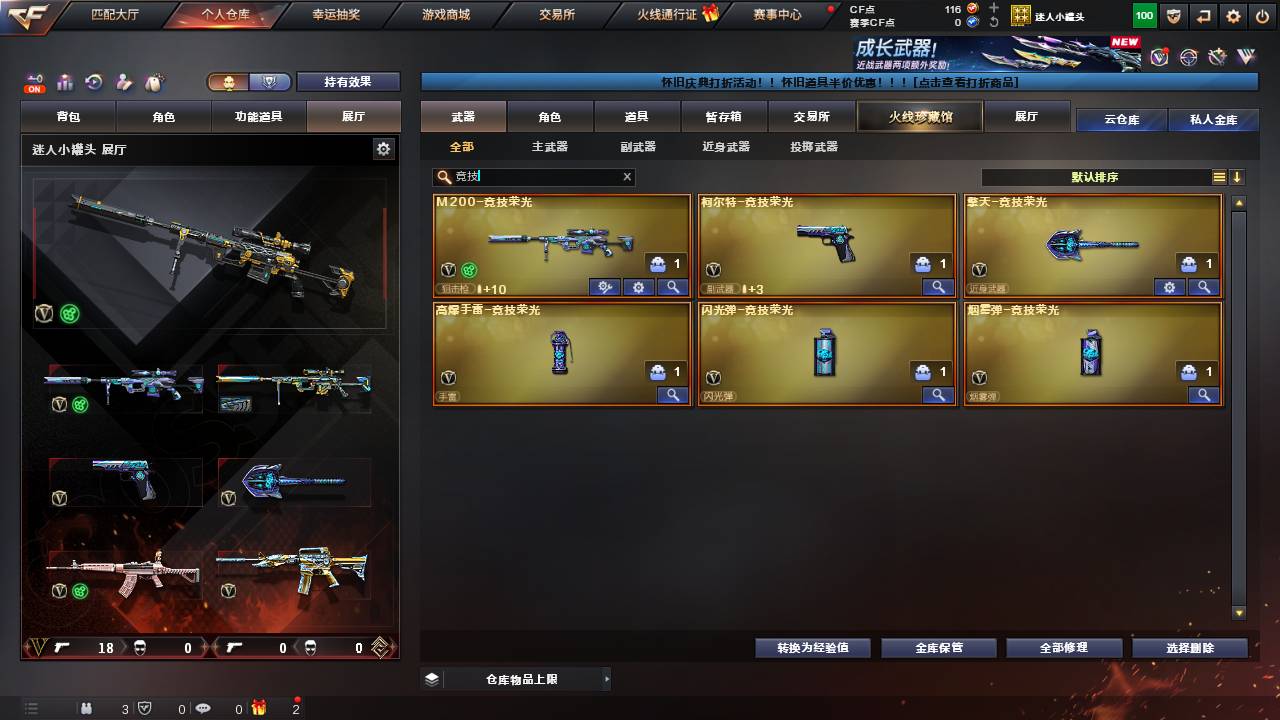Click the 选择删除 select delete button
Screen dimensions: 1280x720
point(1189,647)
